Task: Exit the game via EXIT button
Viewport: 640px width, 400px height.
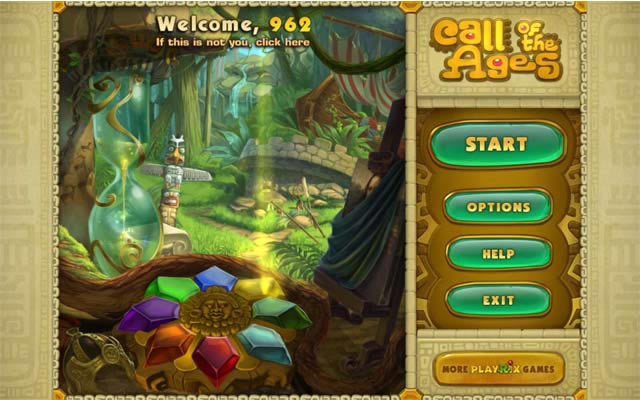Action: coord(497,300)
